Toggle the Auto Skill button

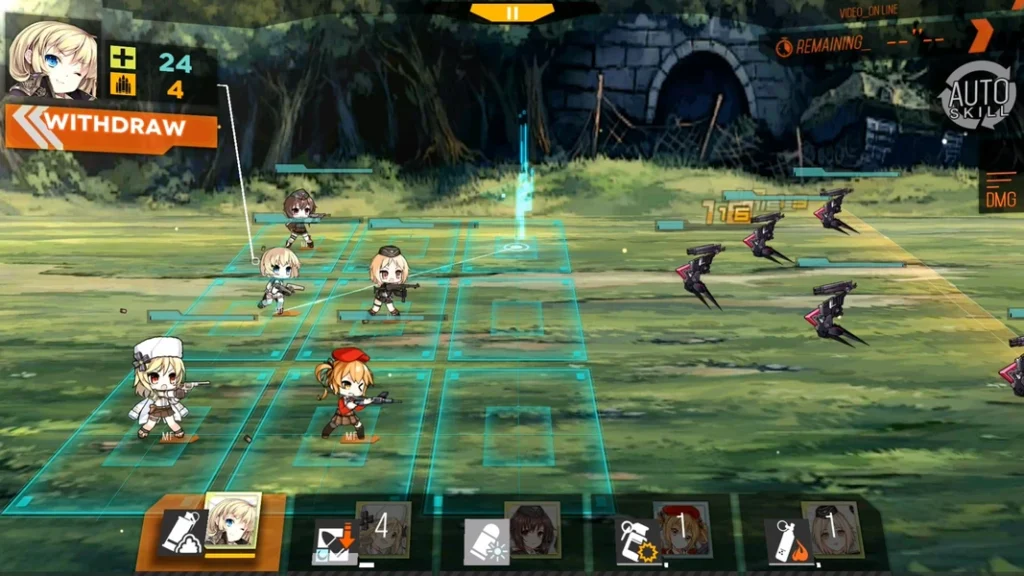[976, 95]
